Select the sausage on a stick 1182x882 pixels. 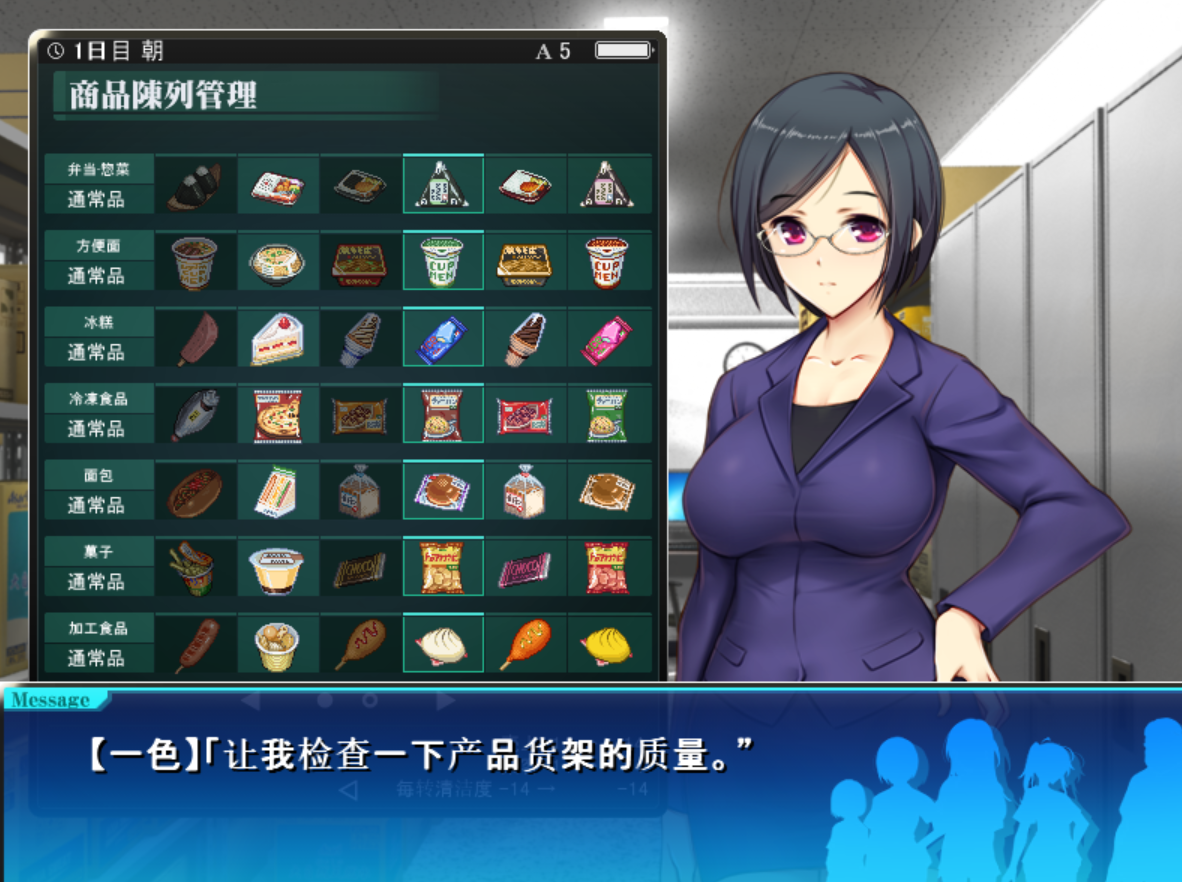coord(195,645)
